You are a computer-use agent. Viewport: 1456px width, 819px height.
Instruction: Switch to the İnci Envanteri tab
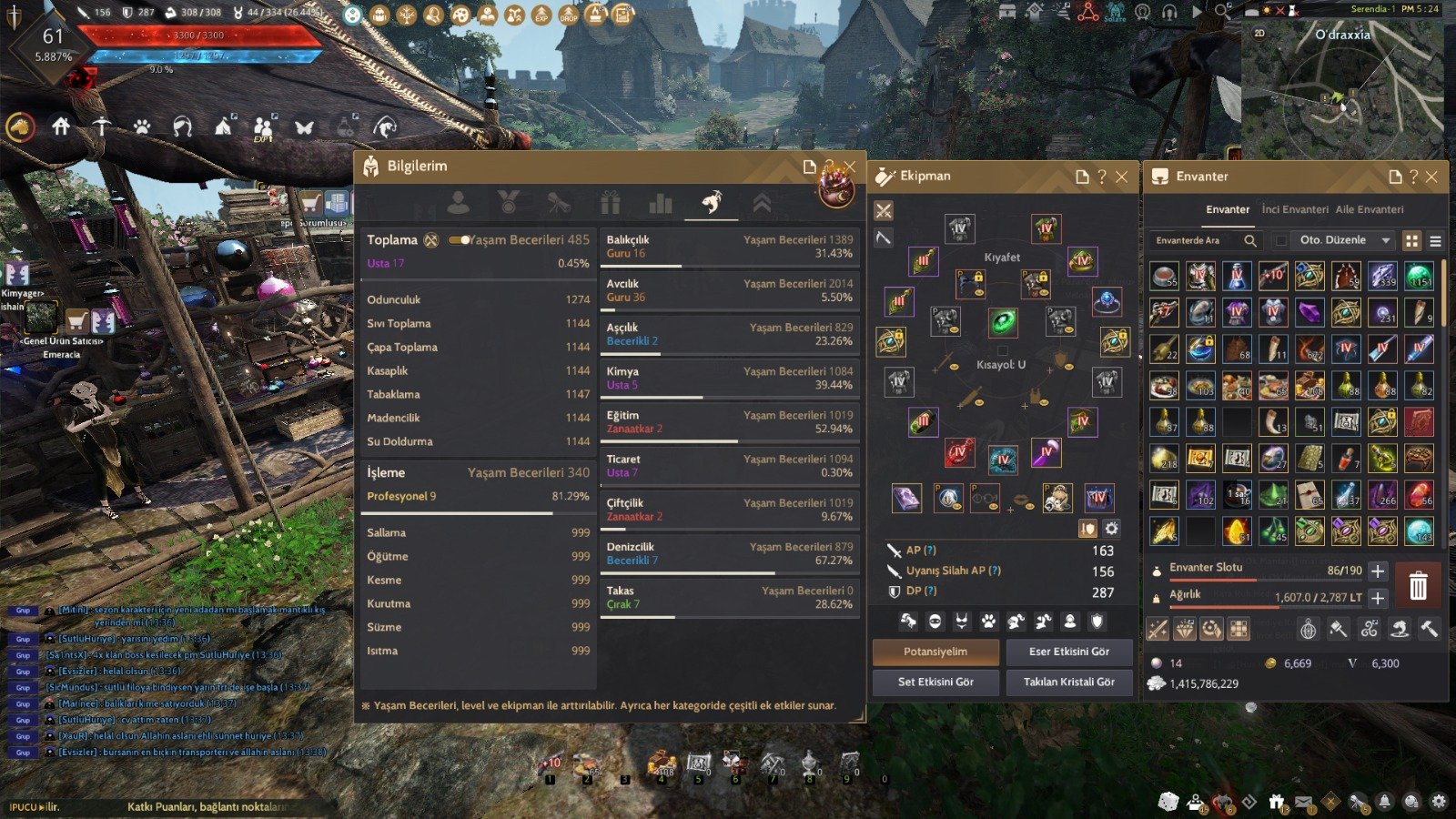tap(1294, 209)
